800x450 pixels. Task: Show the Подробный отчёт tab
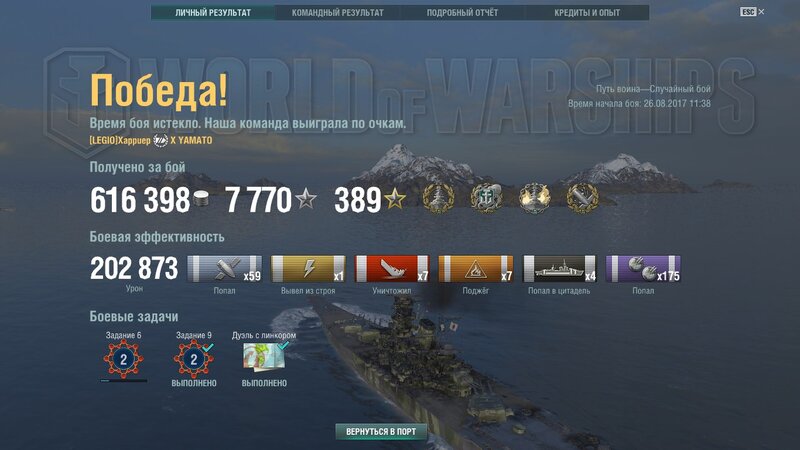pyautogui.click(x=462, y=13)
